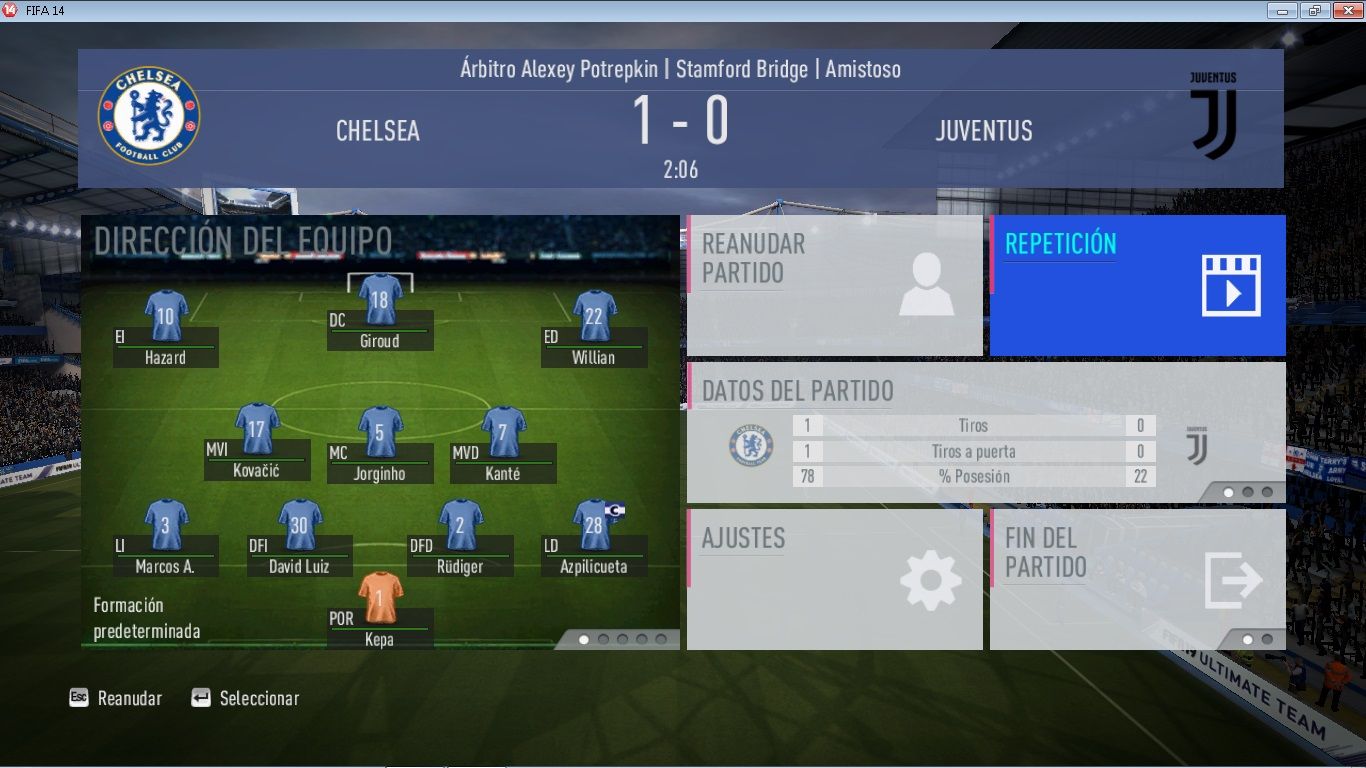This screenshot has height=768, width=1366.
Task: Select striker Giroud's number 18 shirt
Action: click(x=380, y=299)
